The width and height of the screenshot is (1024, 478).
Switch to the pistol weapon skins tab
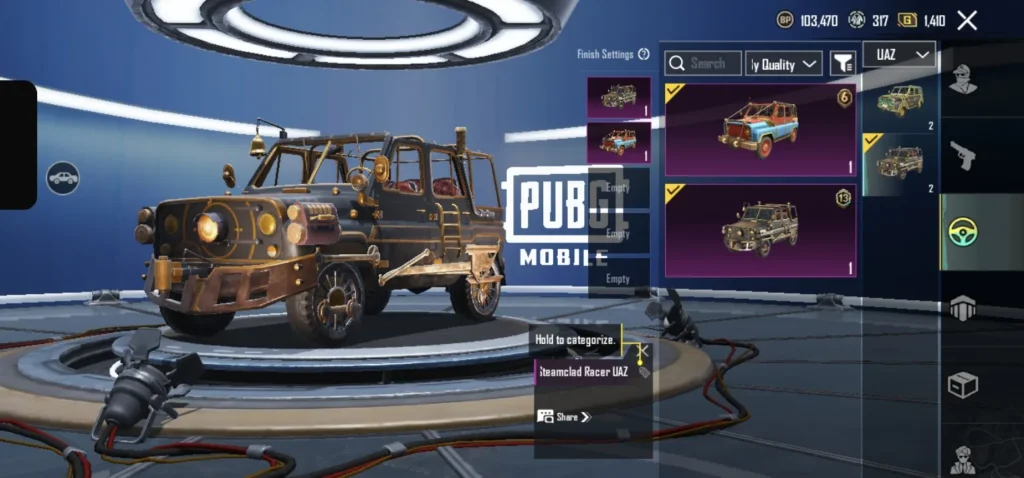(x=963, y=154)
